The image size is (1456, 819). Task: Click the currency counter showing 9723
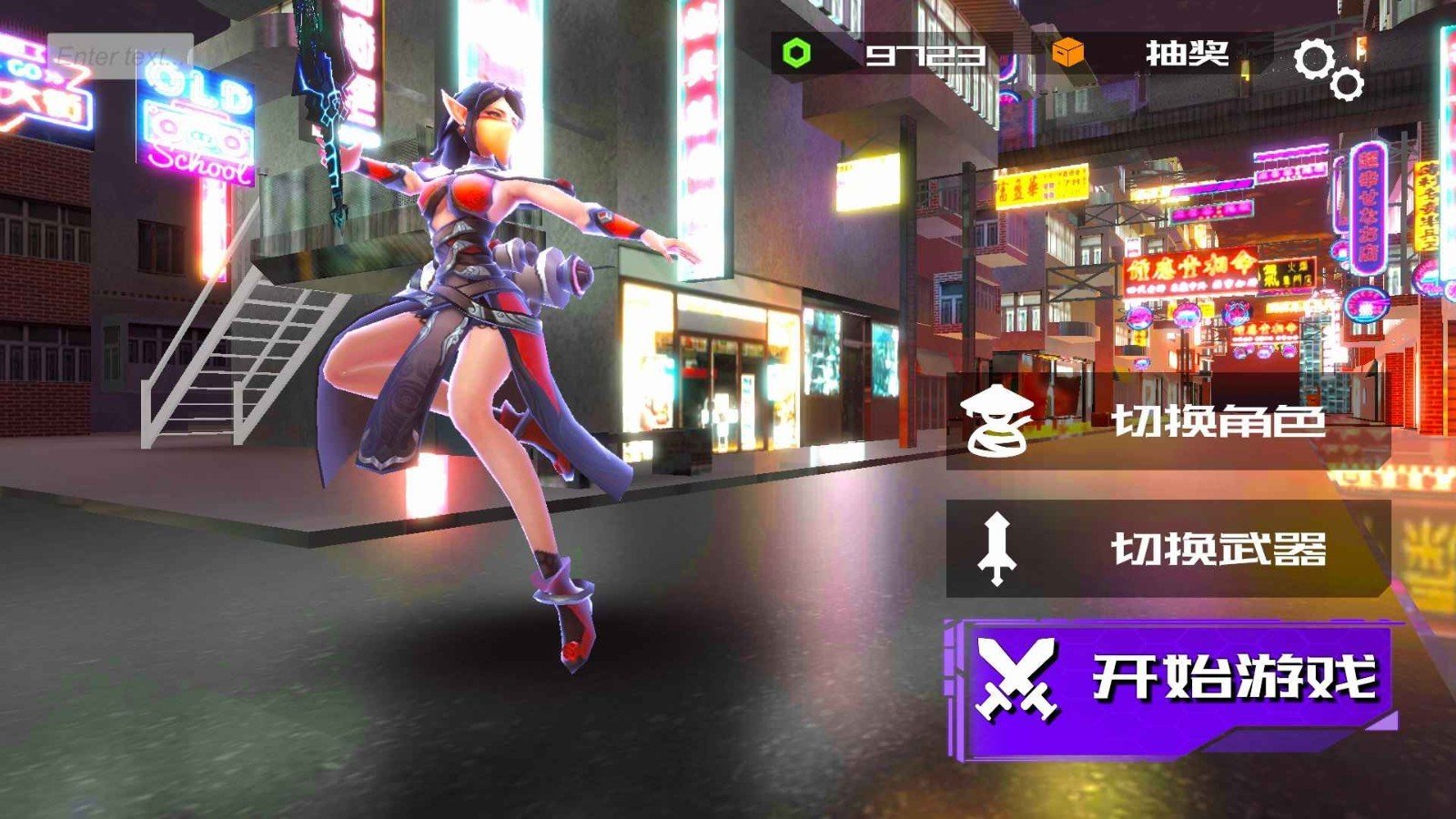point(925,55)
